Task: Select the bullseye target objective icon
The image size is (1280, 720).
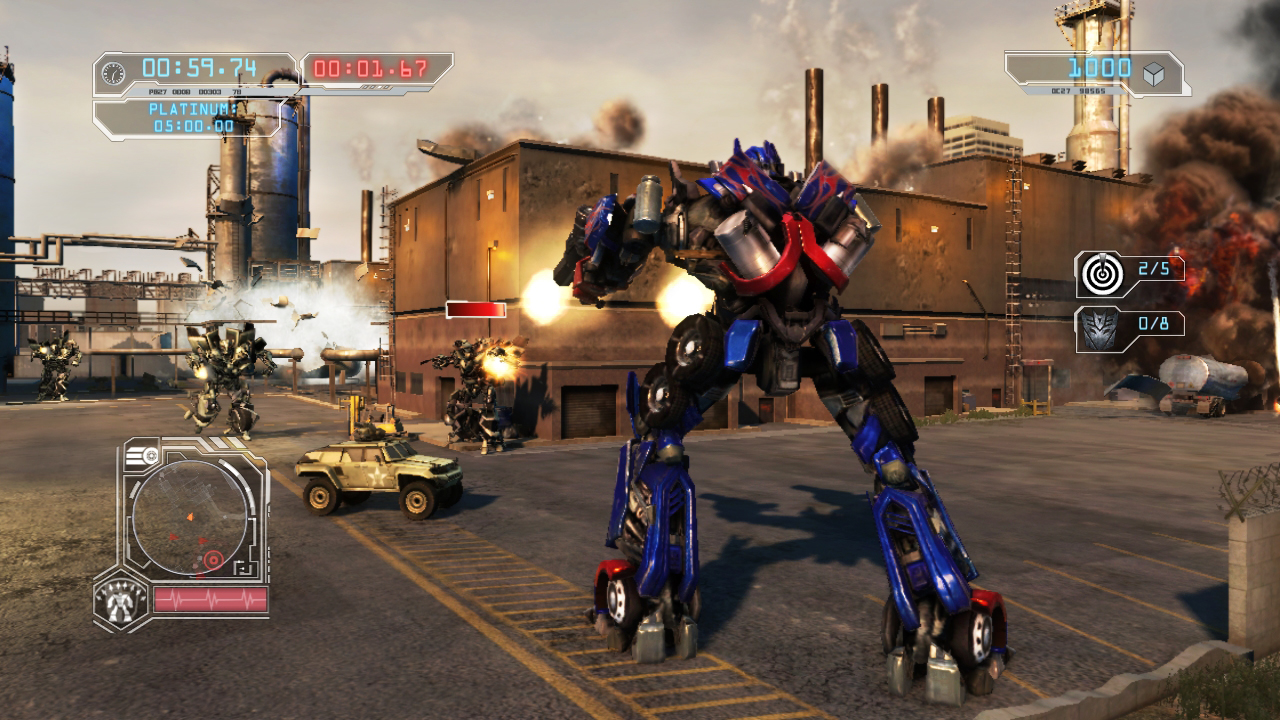Action: (x=1099, y=273)
